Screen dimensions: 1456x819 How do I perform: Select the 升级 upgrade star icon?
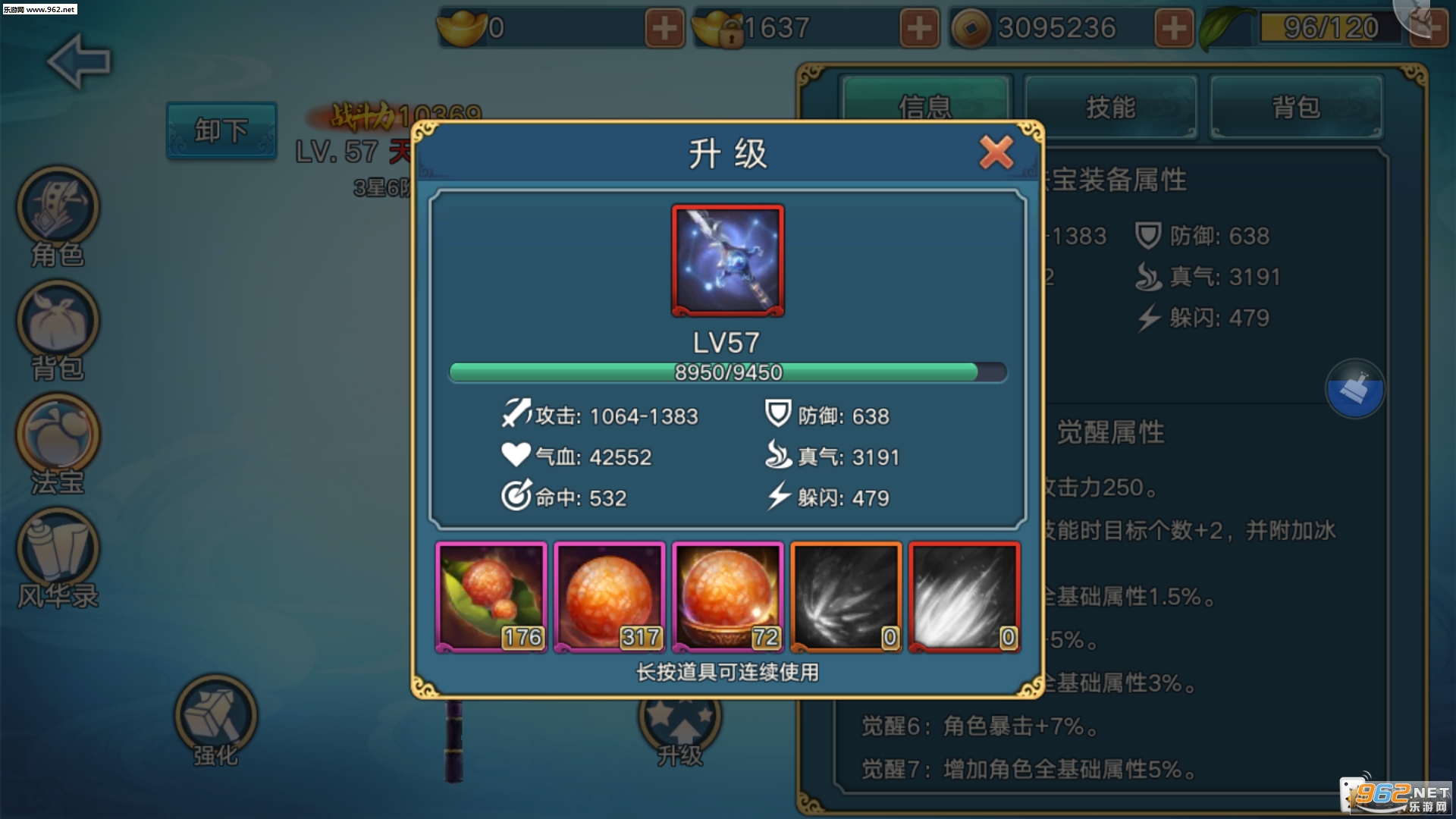click(x=679, y=720)
